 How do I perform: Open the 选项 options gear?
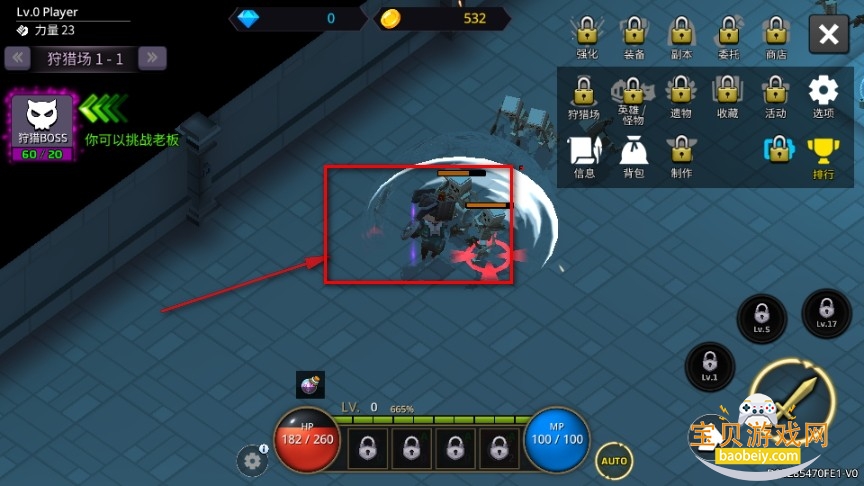823,95
